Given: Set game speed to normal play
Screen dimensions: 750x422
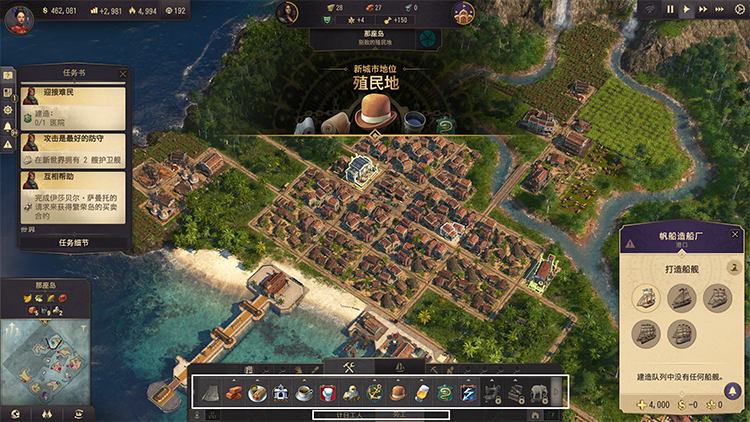Looking at the screenshot, I should click(687, 9).
